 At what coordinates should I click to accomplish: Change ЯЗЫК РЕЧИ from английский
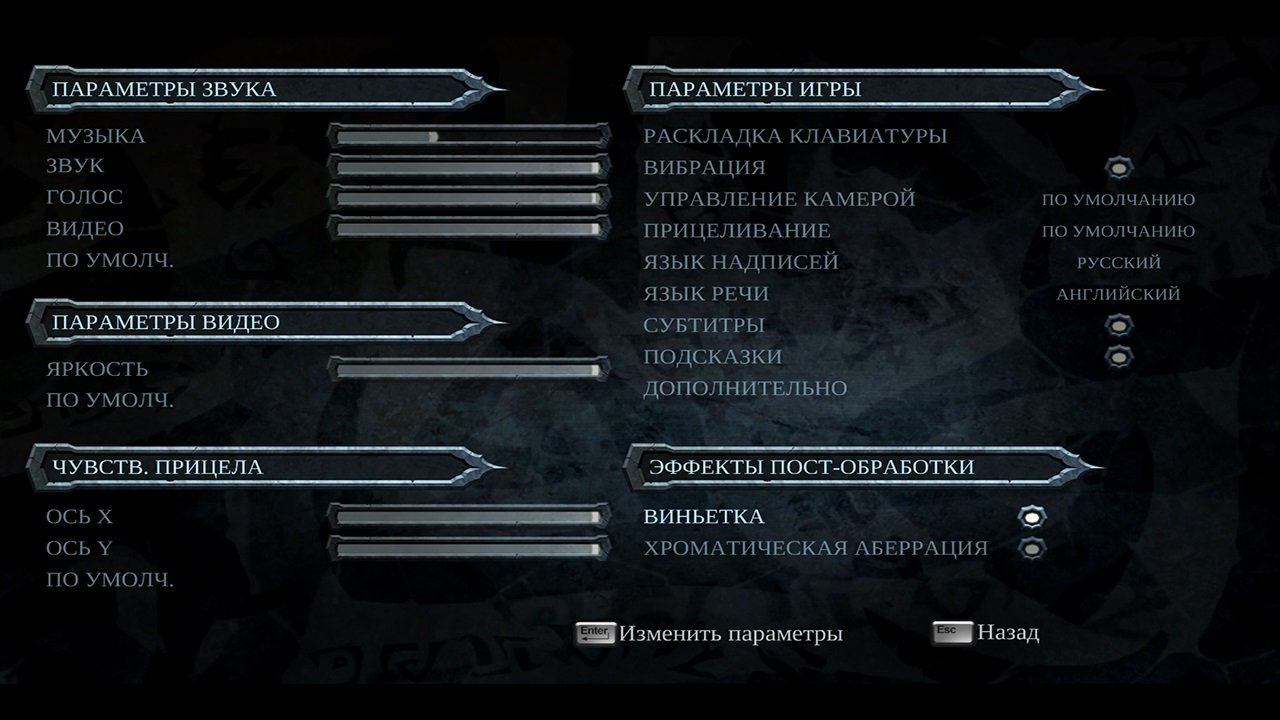point(1120,293)
